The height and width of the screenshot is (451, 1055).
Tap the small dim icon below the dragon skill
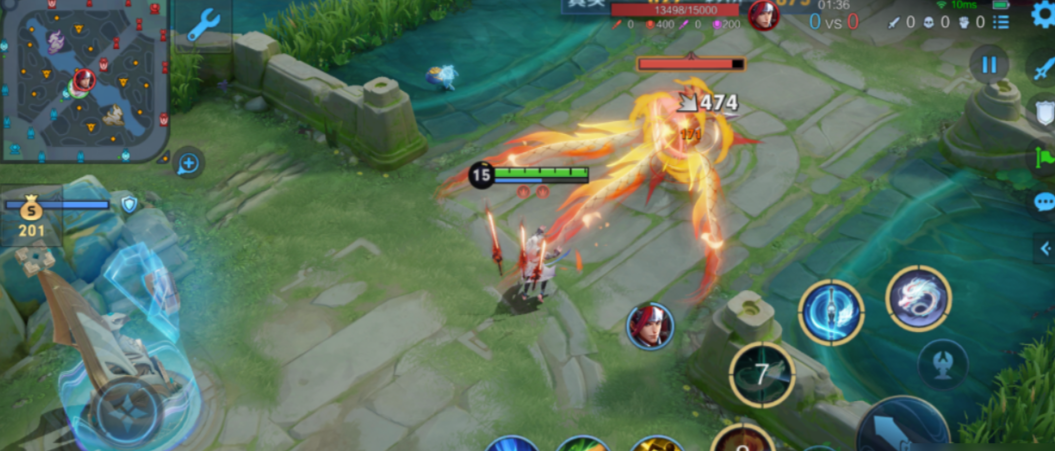tap(942, 364)
